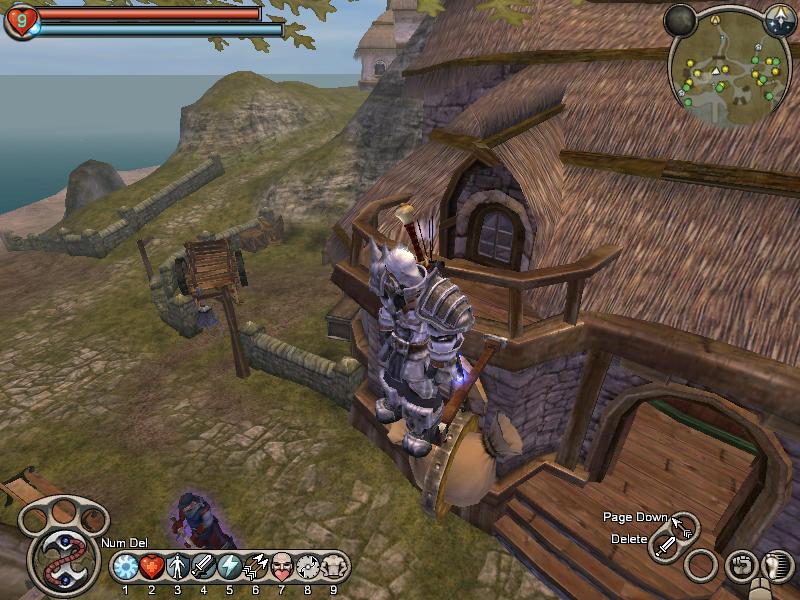
Task: Select the flexing torso ability in slot 9
Action: [x=333, y=567]
